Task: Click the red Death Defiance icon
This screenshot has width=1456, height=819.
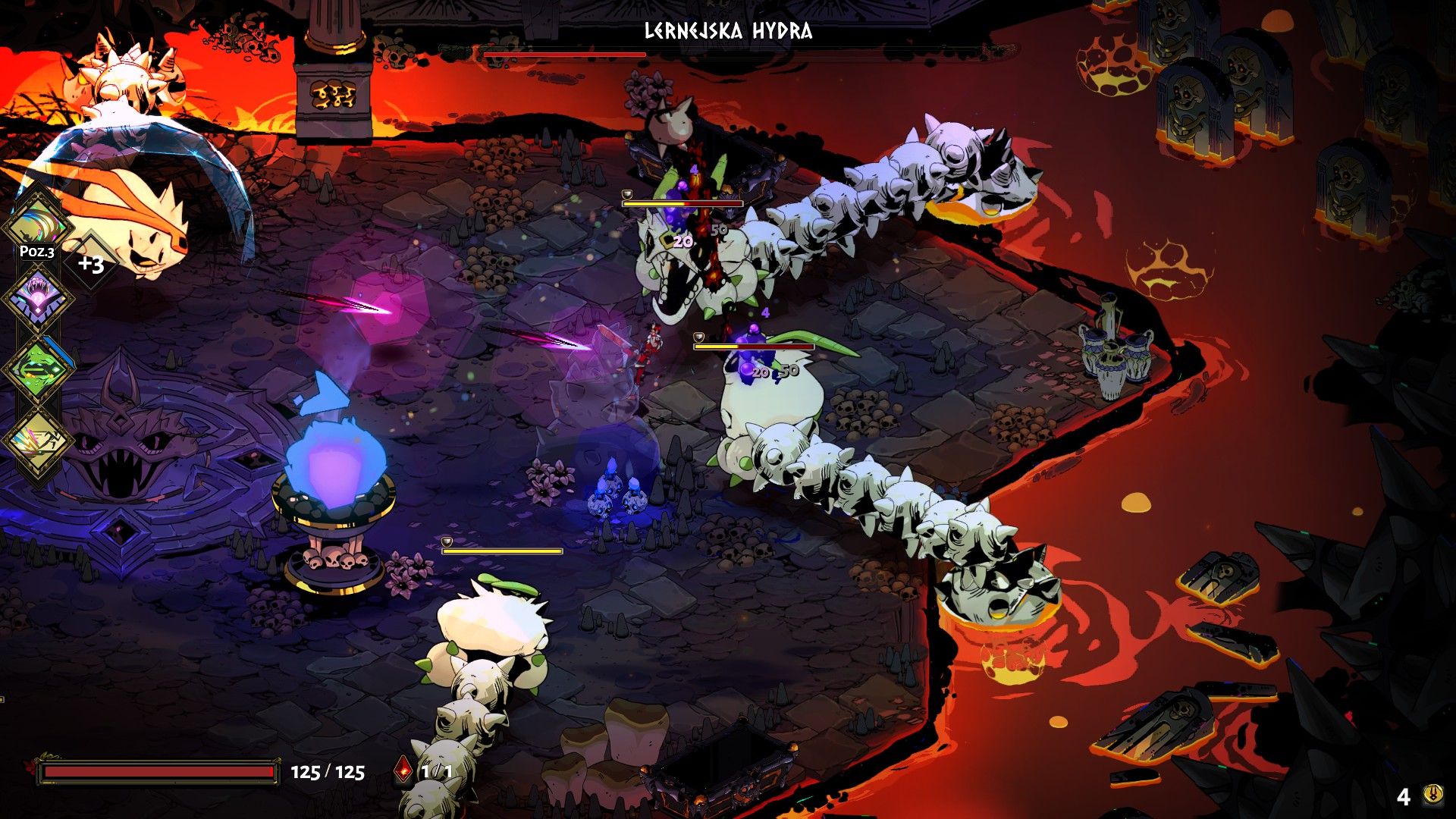Action: coord(404,771)
